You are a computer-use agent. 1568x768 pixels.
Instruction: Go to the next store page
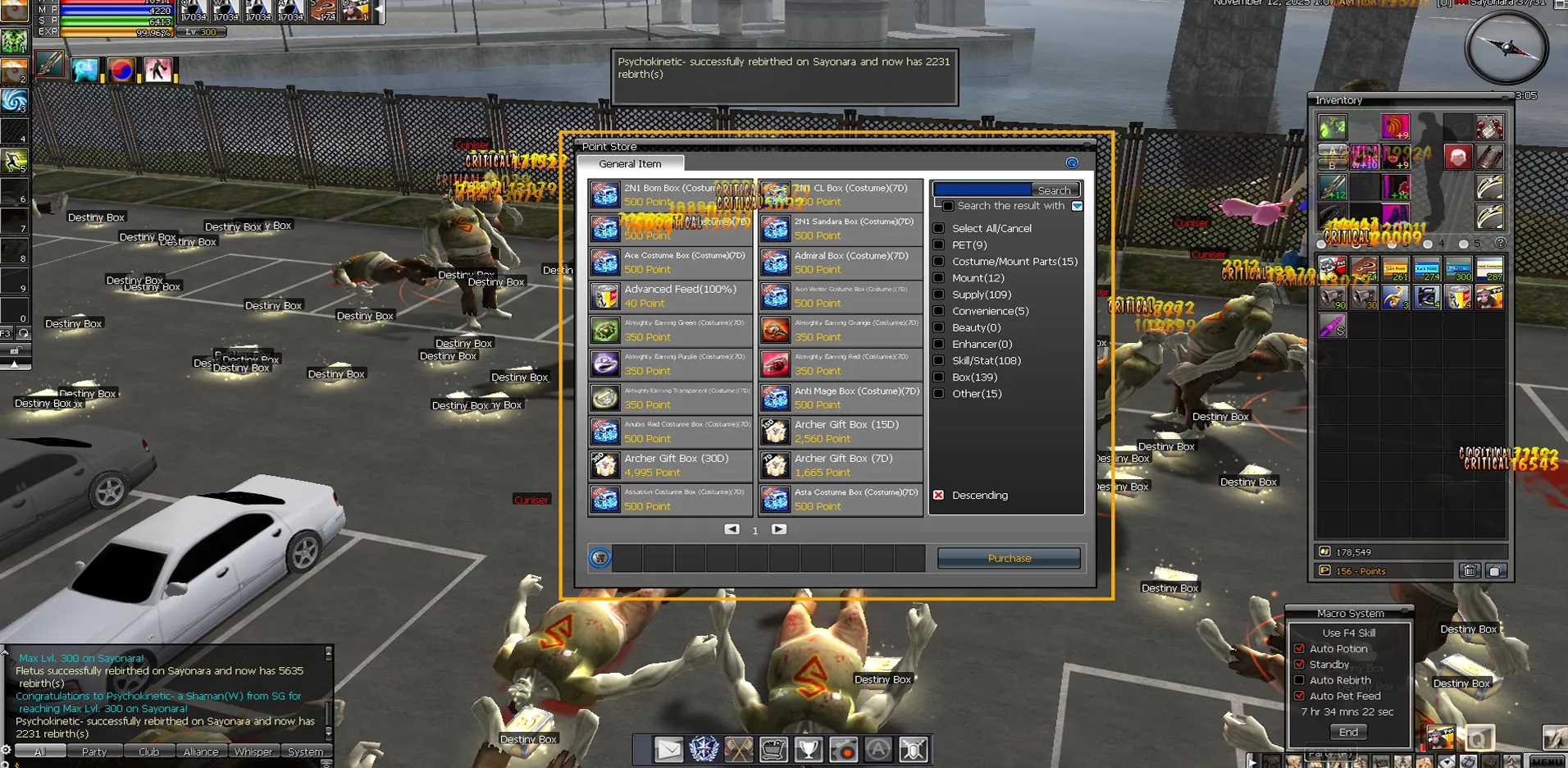[779, 530]
